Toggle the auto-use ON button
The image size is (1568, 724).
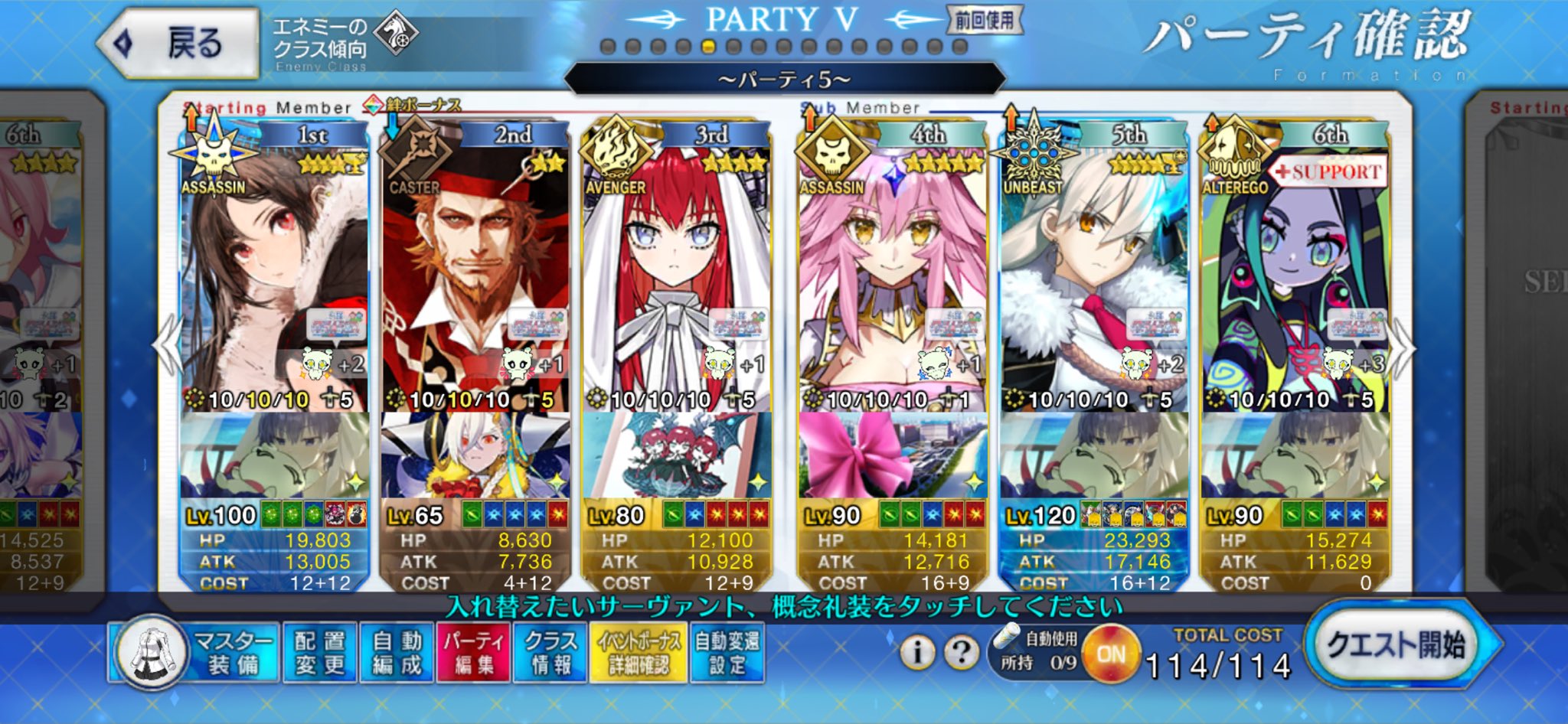pyautogui.click(x=1110, y=654)
